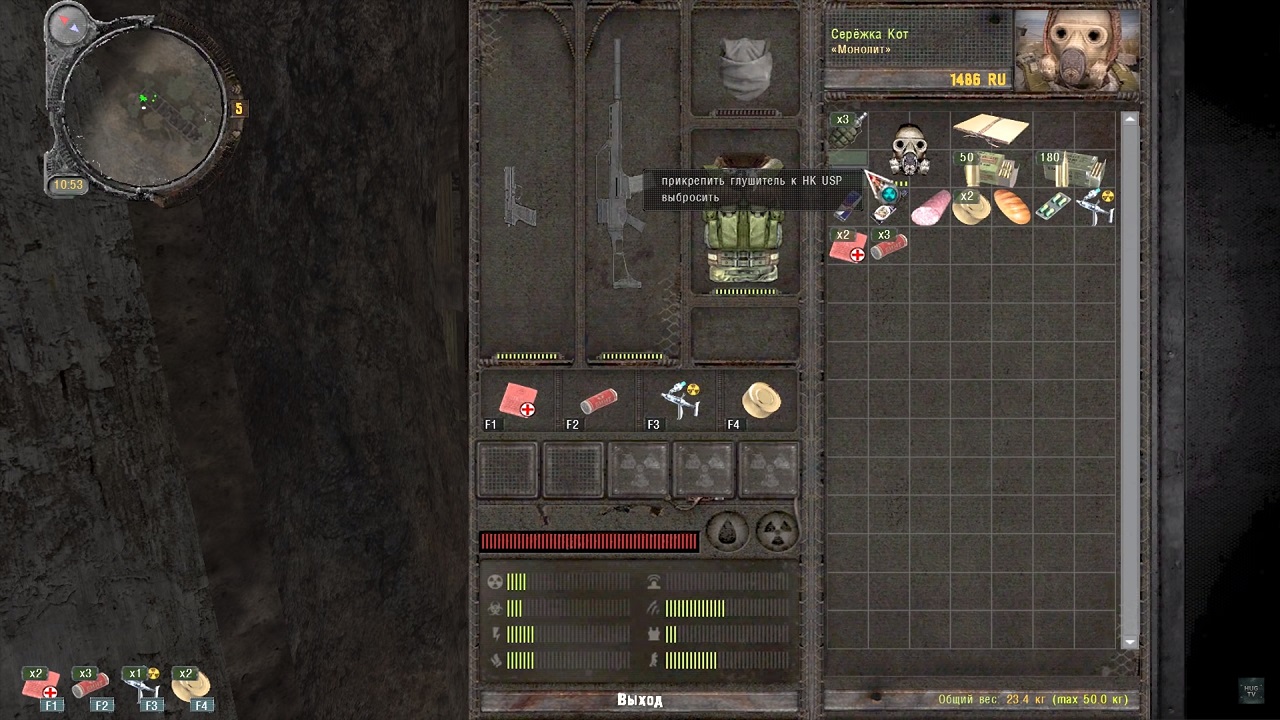Click the F2 quick slot bandage

click(598, 402)
